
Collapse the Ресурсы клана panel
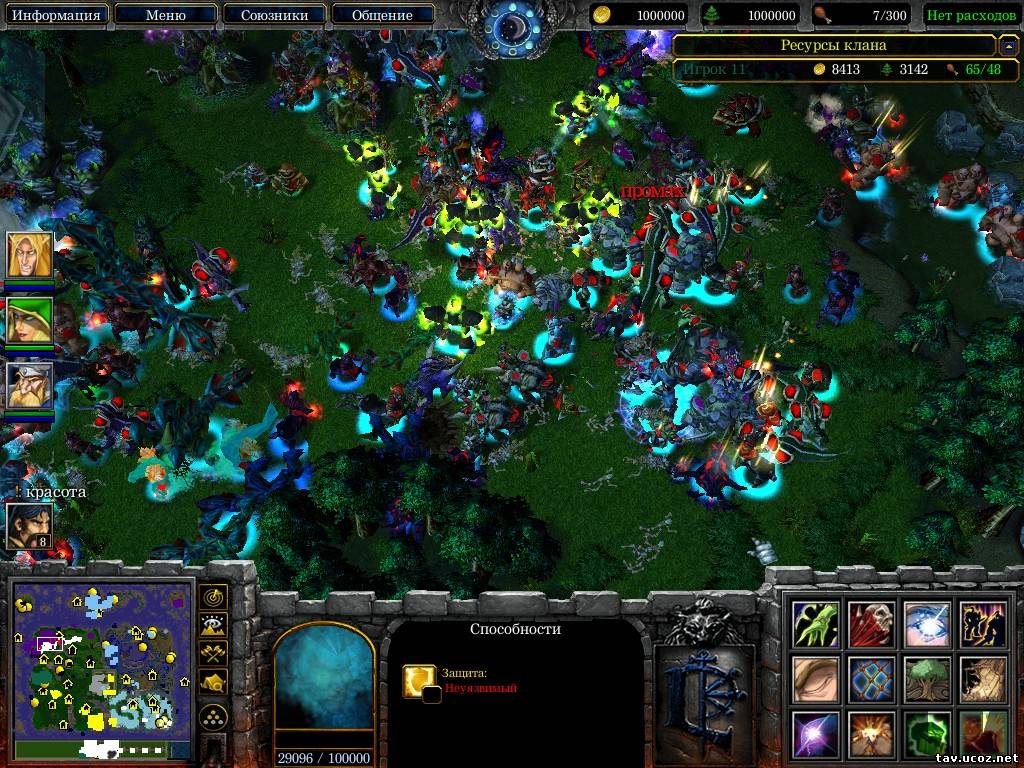[x=1008, y=45]
